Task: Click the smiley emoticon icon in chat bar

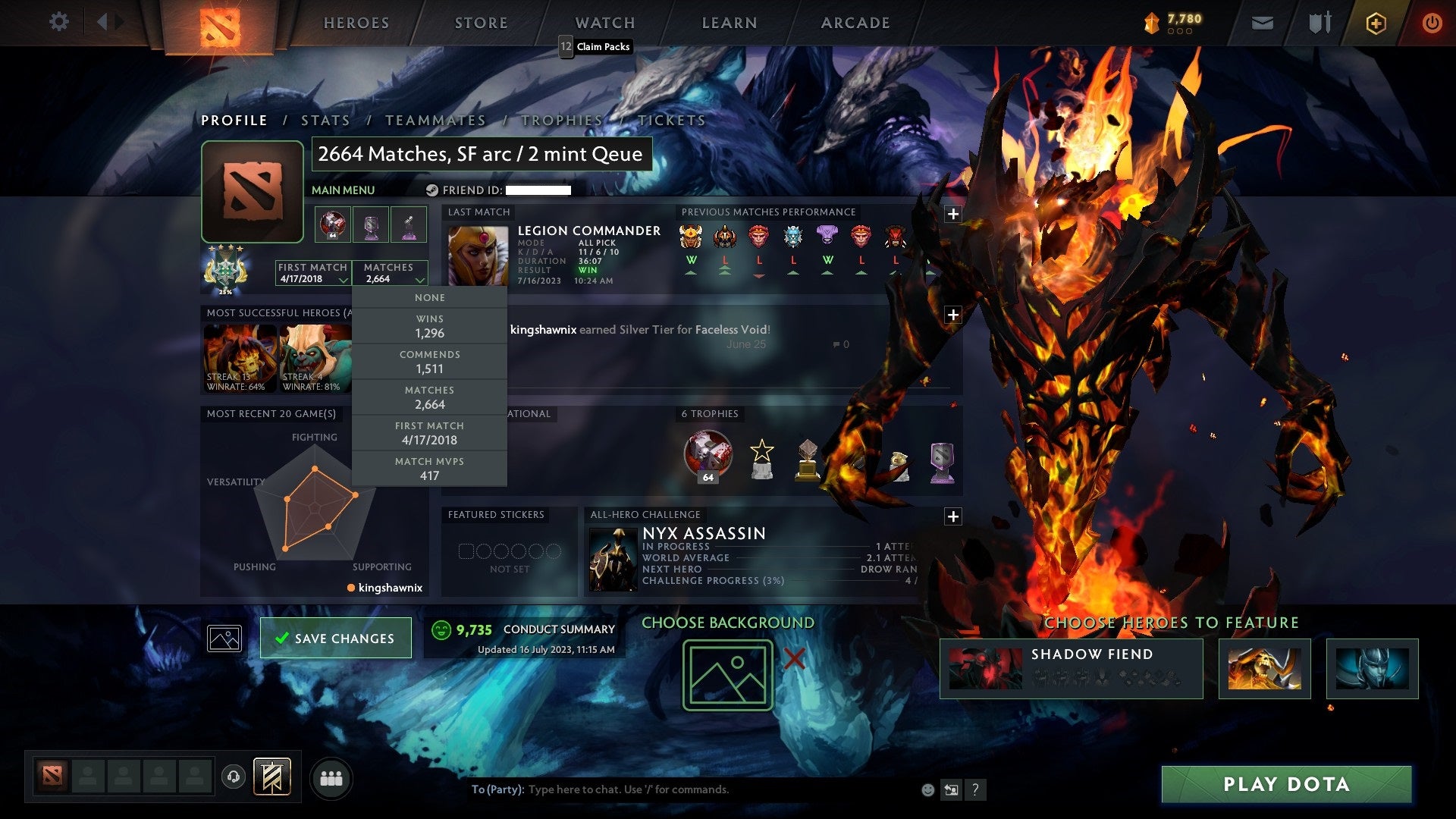Action: pos(927,789)
